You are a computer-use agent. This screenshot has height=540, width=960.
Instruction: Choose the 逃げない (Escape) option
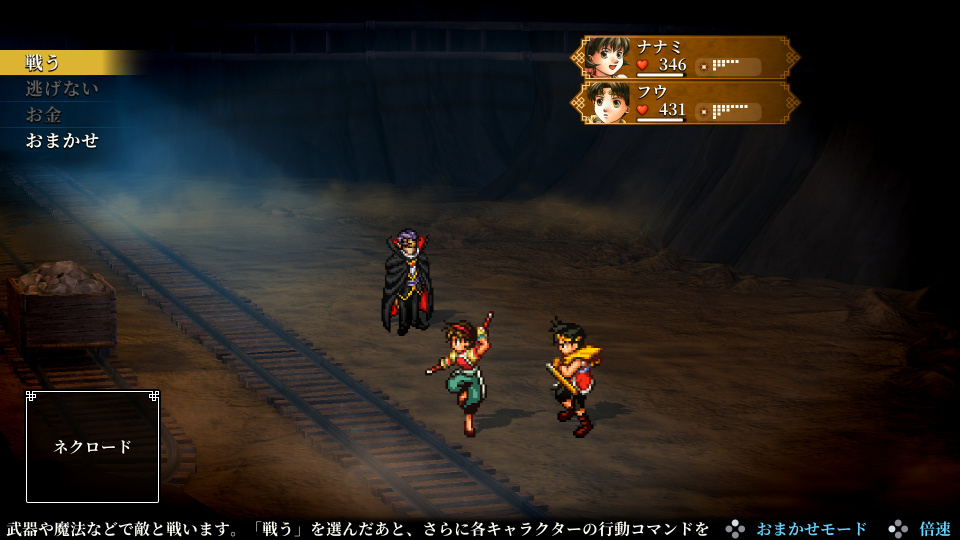click(x=62, y=89)
